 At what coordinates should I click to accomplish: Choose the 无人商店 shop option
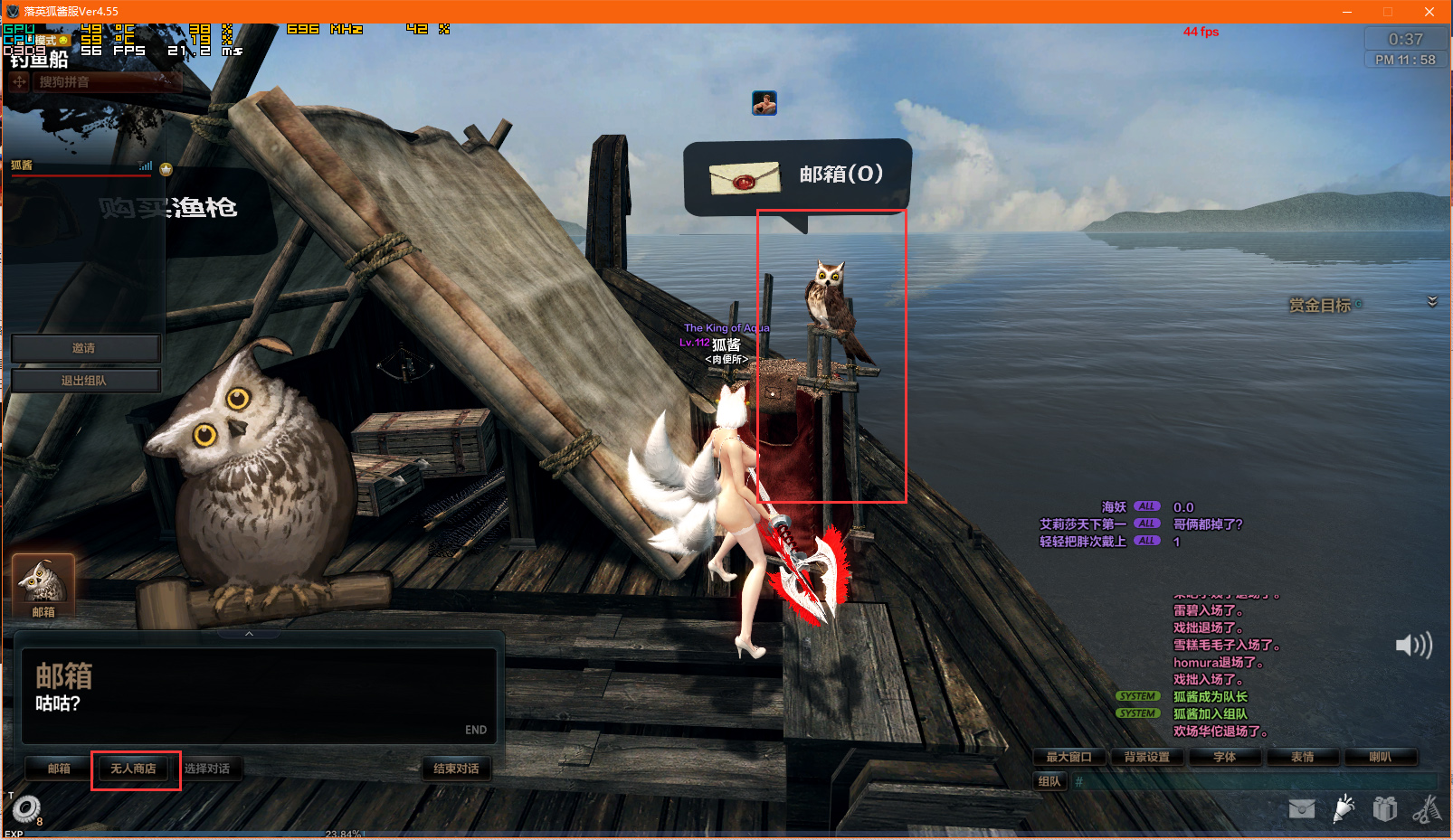[133, 769]
